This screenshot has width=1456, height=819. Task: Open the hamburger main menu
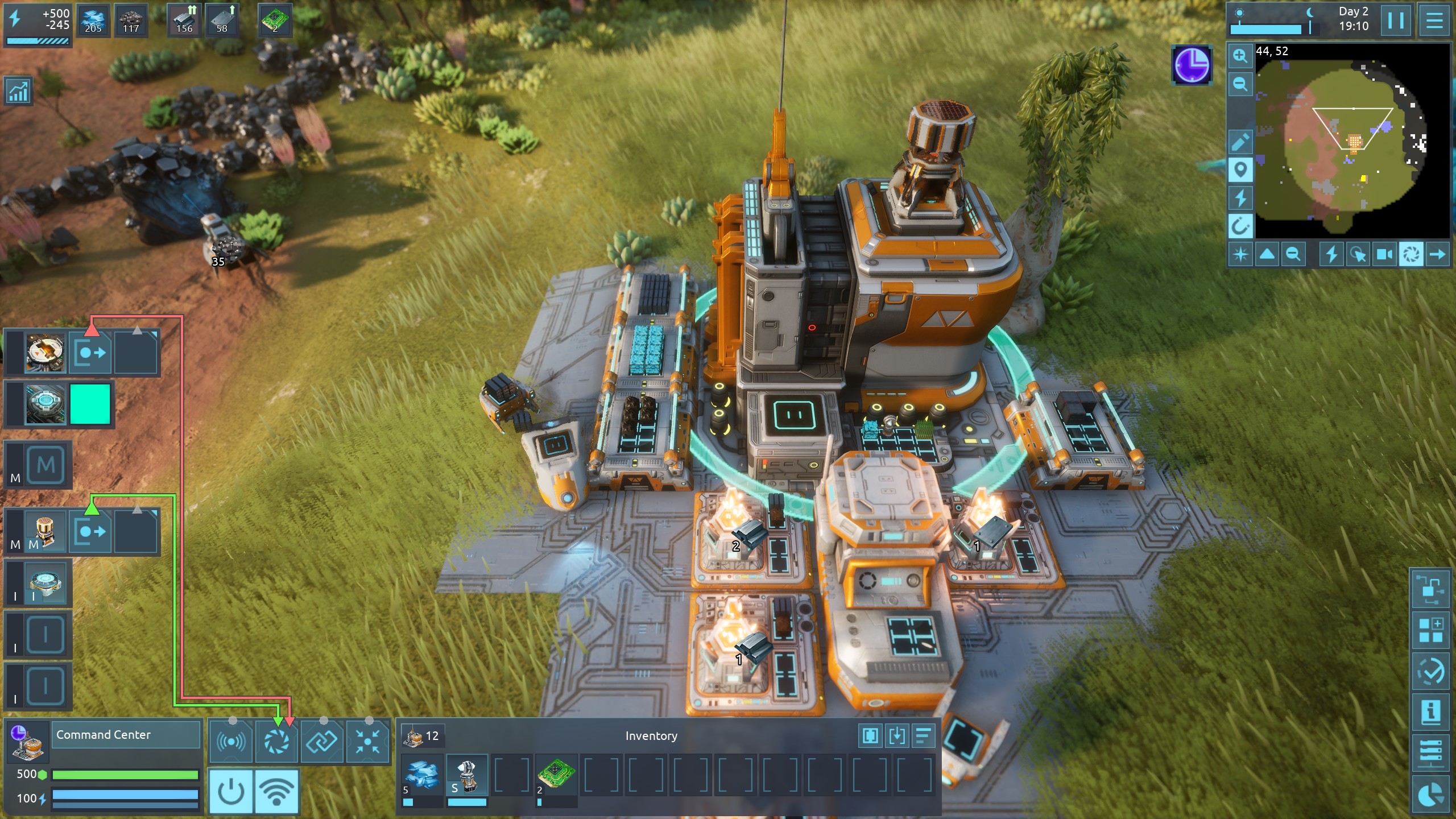point(1434,21)
